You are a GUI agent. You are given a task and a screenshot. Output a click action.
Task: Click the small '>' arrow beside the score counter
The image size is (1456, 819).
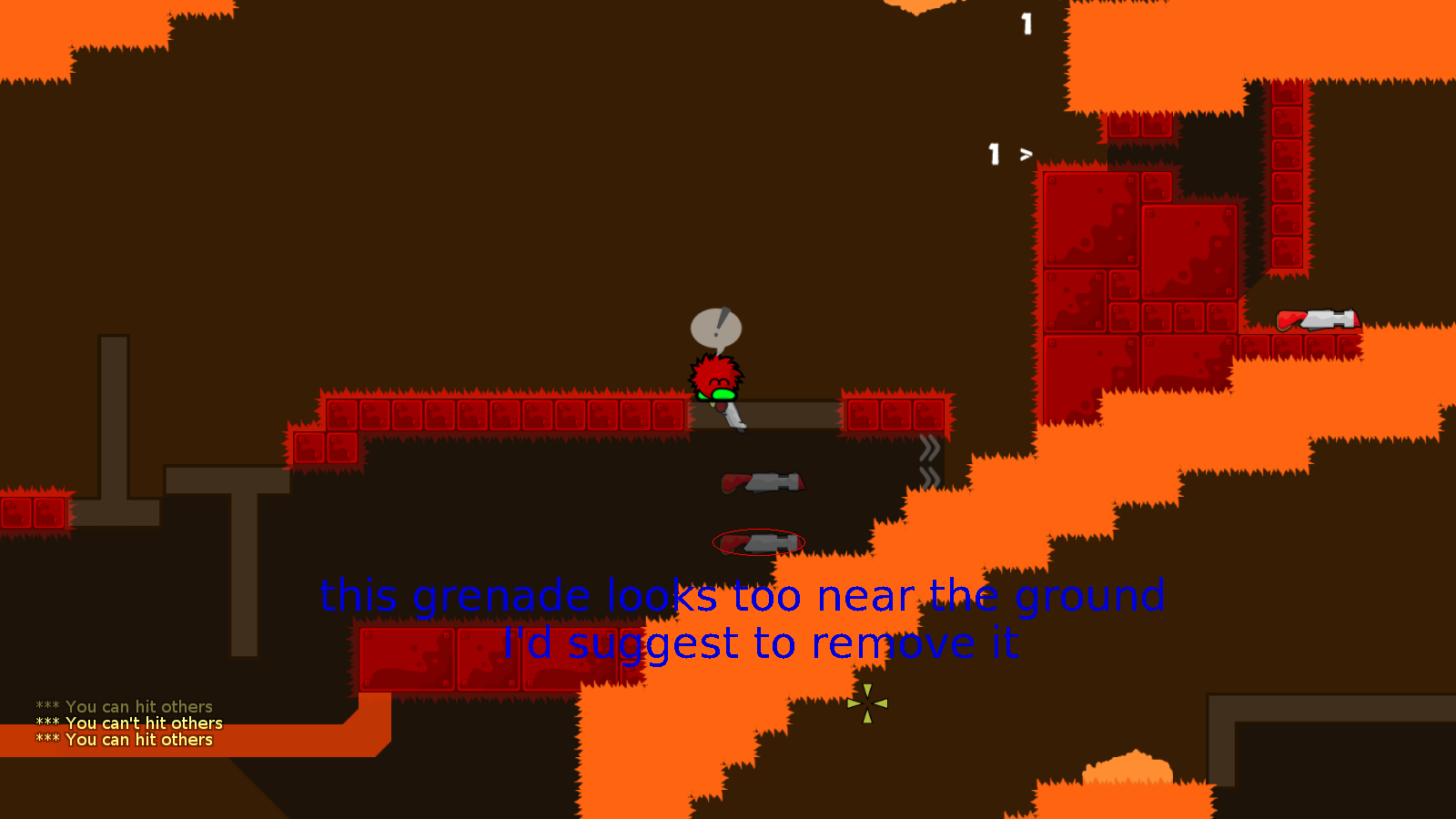tap(1026, 155)
